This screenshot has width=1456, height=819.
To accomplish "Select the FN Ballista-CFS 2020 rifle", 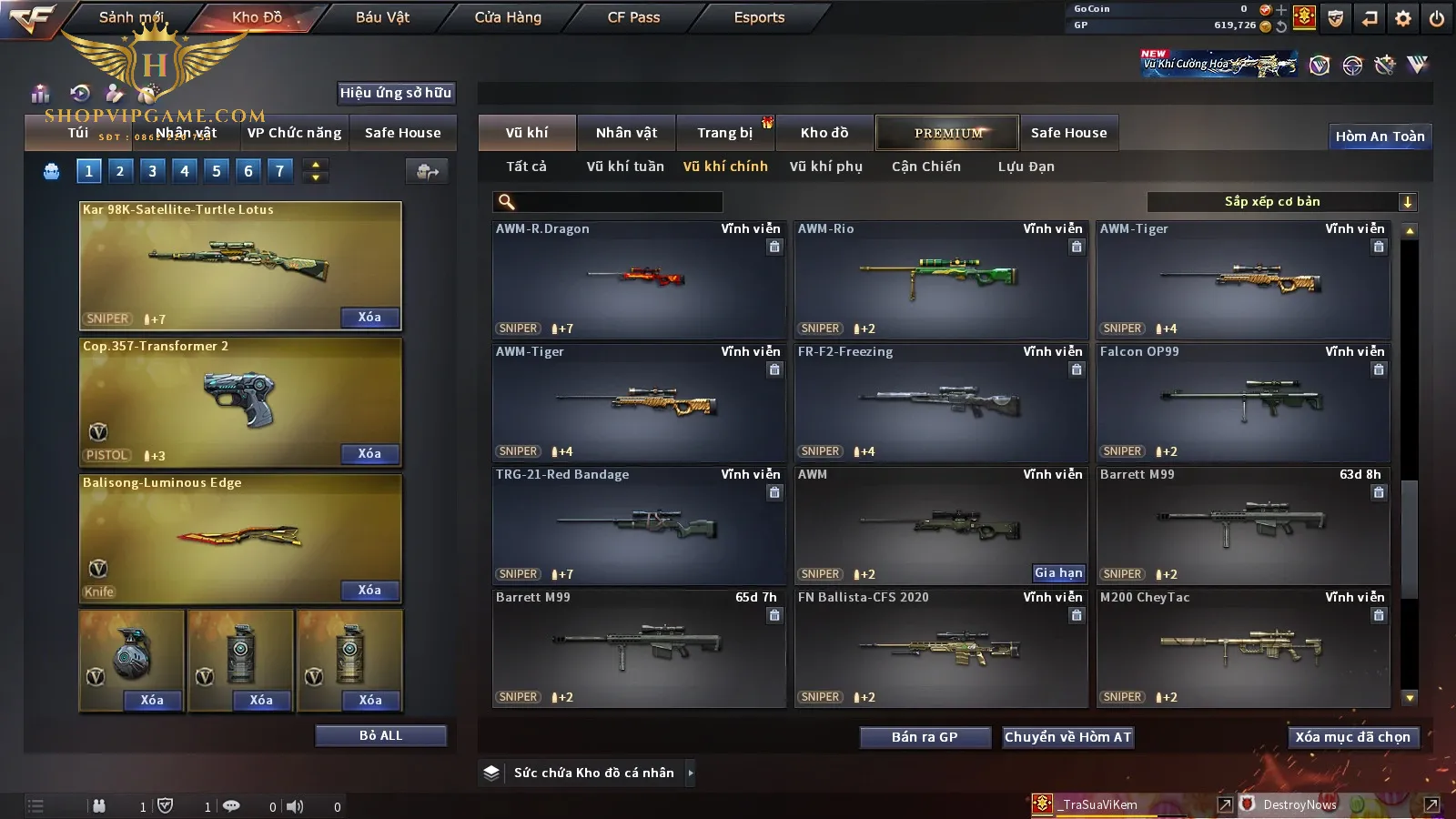I will coord(940,648).
